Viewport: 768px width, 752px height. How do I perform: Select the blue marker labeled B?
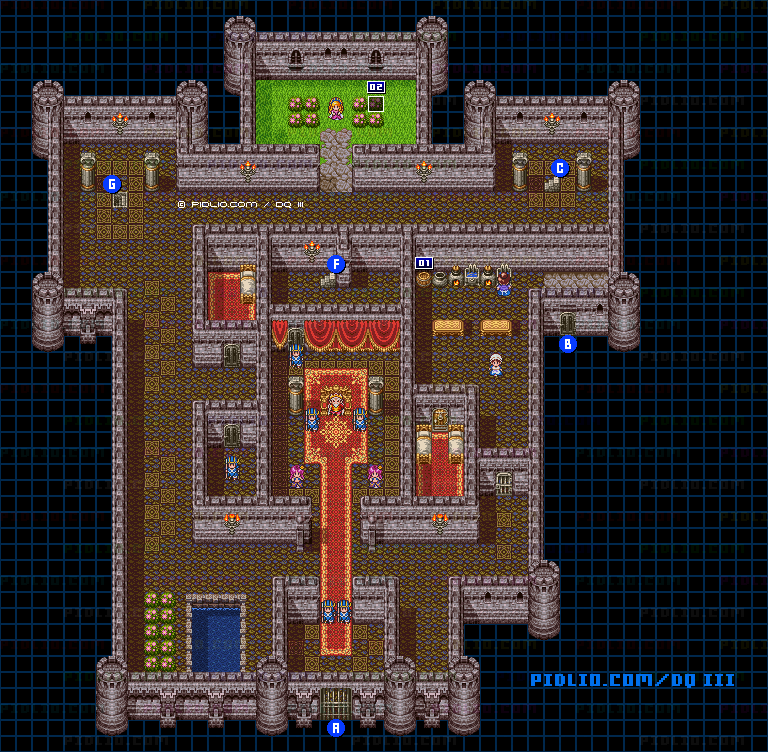tap(568, 344)
